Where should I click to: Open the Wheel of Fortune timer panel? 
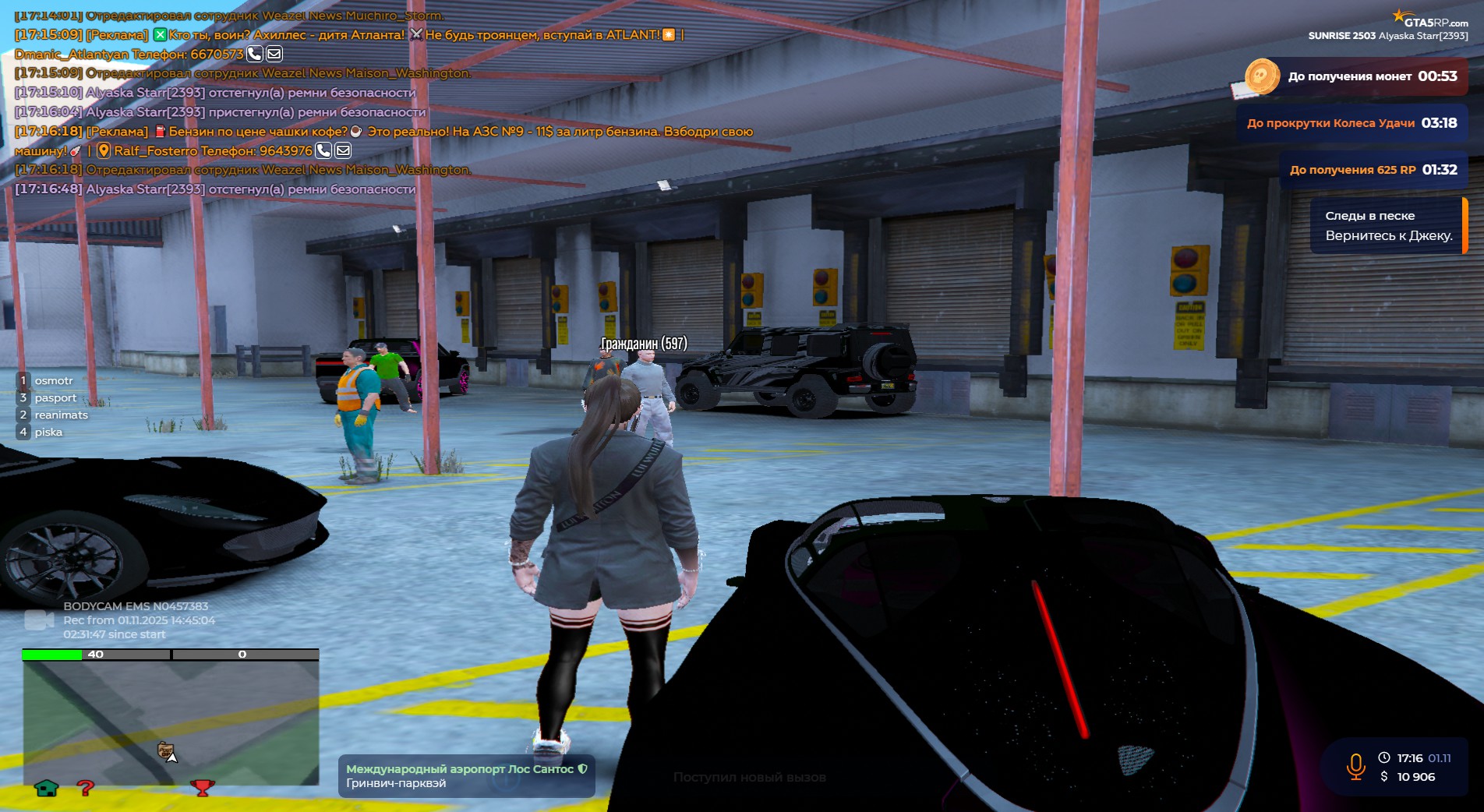(x=1351, y=123)
